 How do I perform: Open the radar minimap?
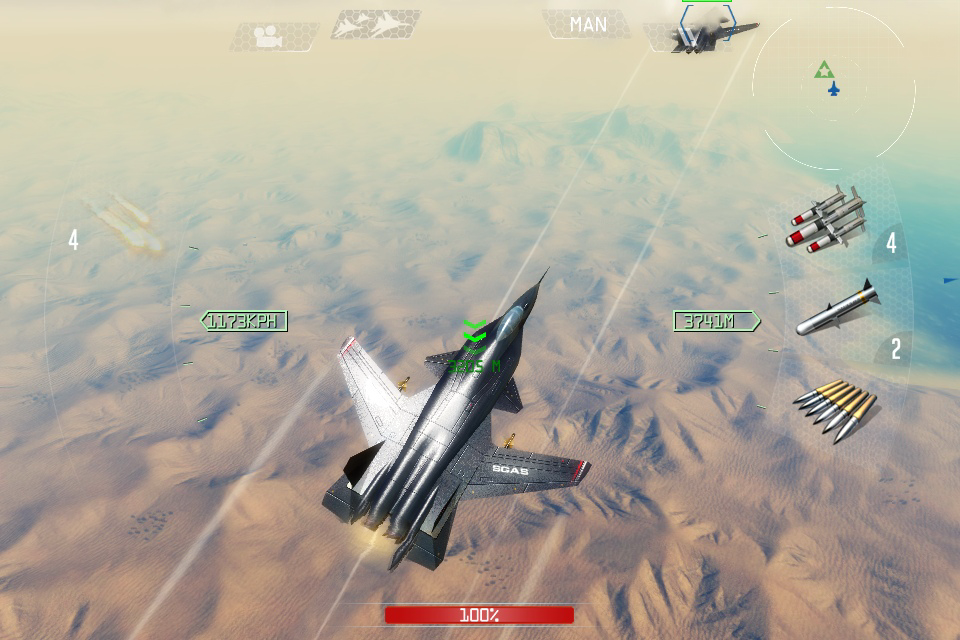point(832,87)
